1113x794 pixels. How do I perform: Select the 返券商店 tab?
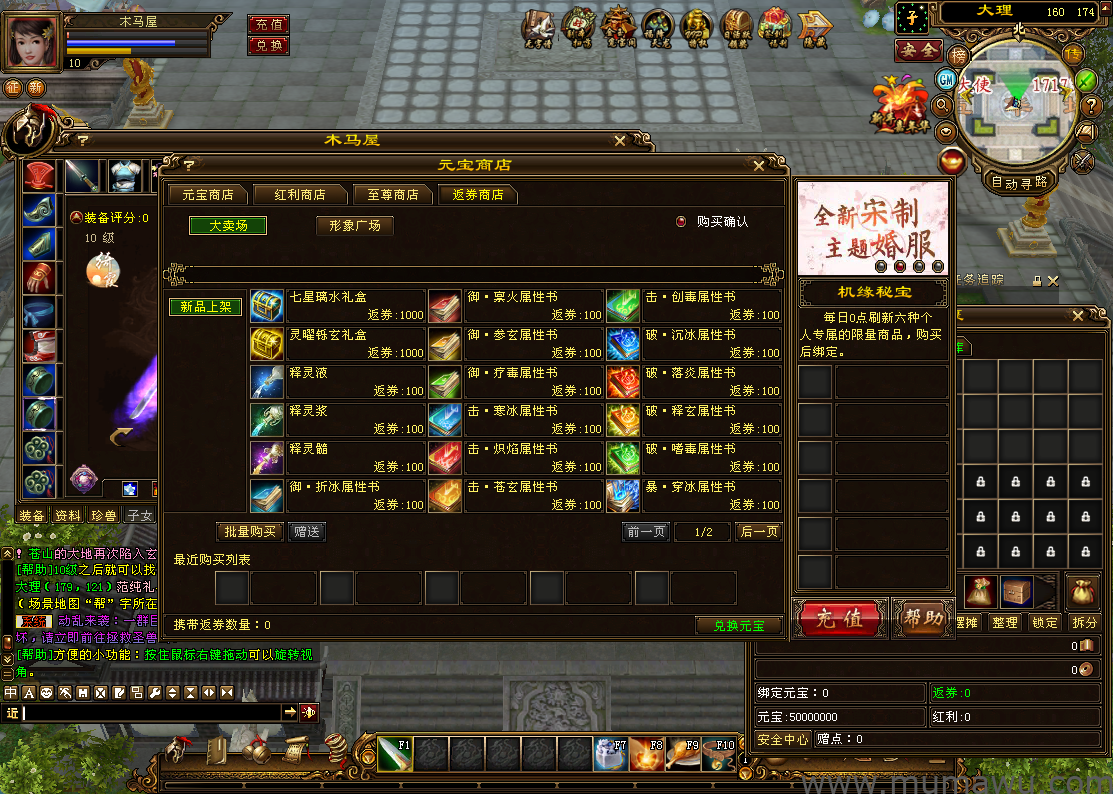(x=478, y=195)
